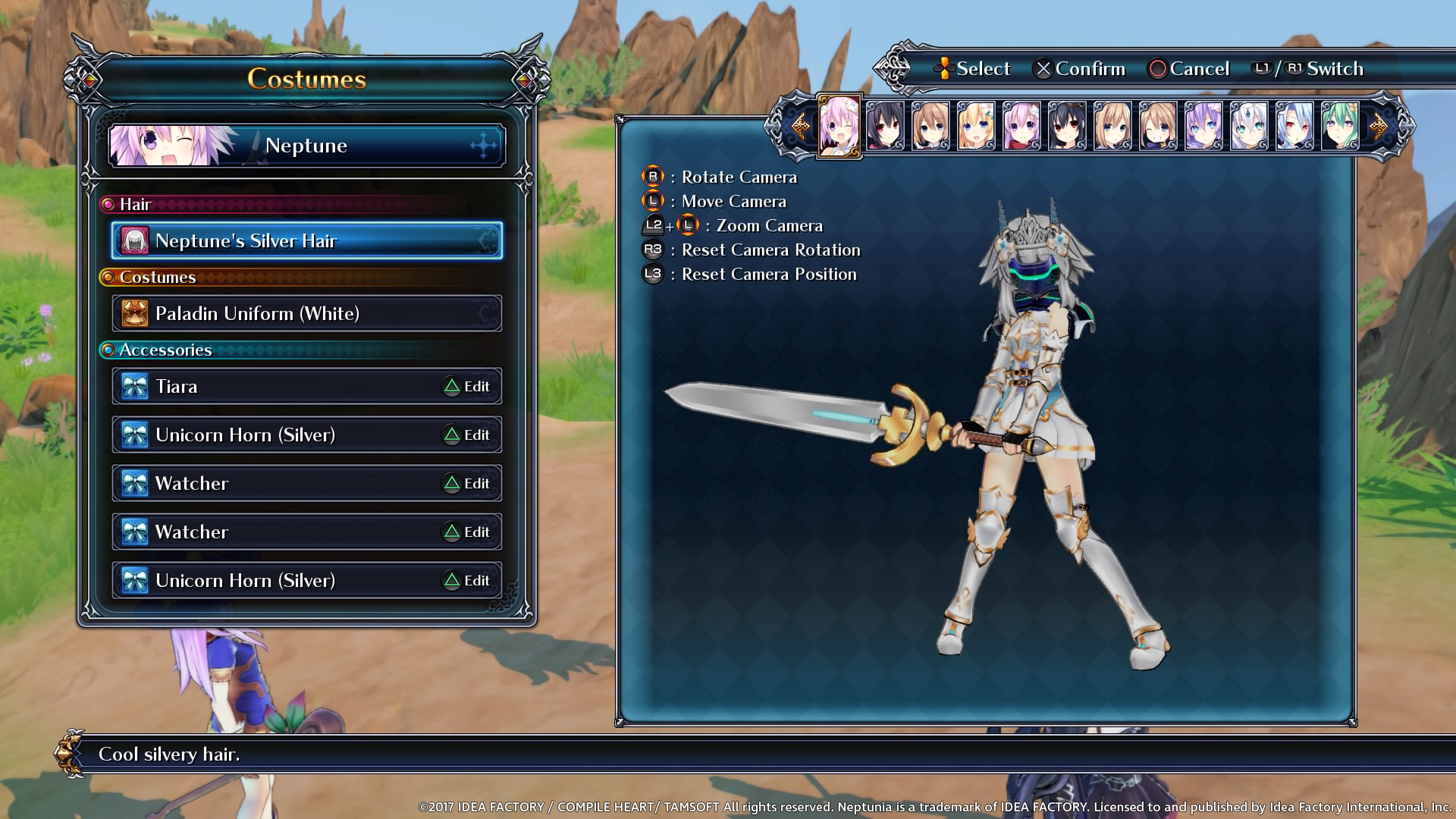Screen dimensions: 1456x819
Task: Choose the green-haired character portrait
Action: pyautogui.click(x=1340, y=126)
